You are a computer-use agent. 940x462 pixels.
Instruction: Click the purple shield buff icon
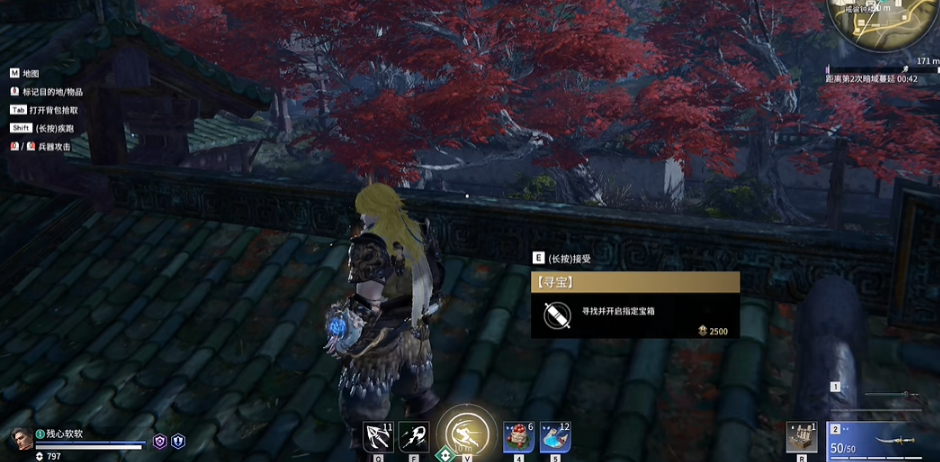coord(159,440)
